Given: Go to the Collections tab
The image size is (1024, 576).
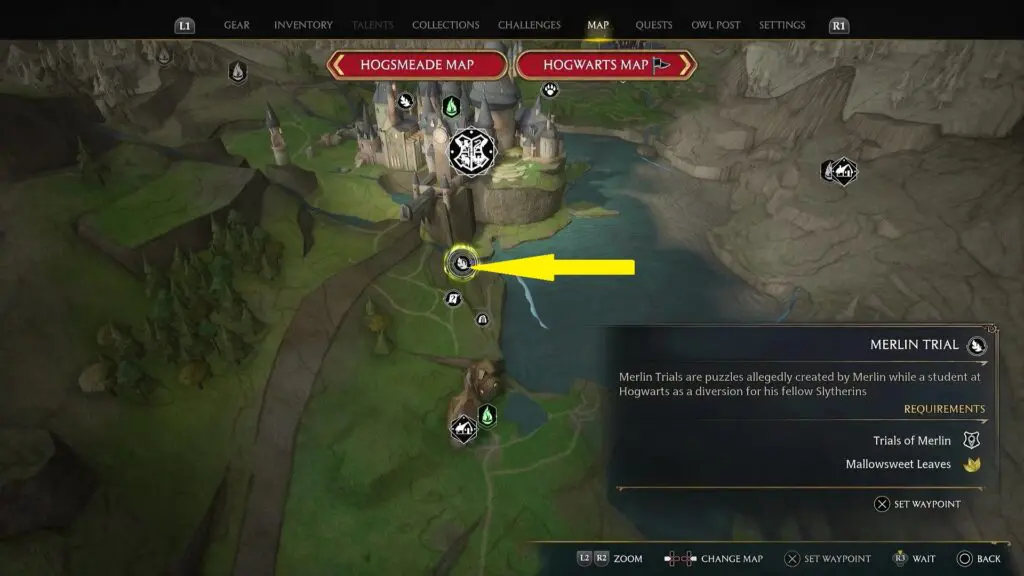Looking at the screenshot, I should click(445, 25).
